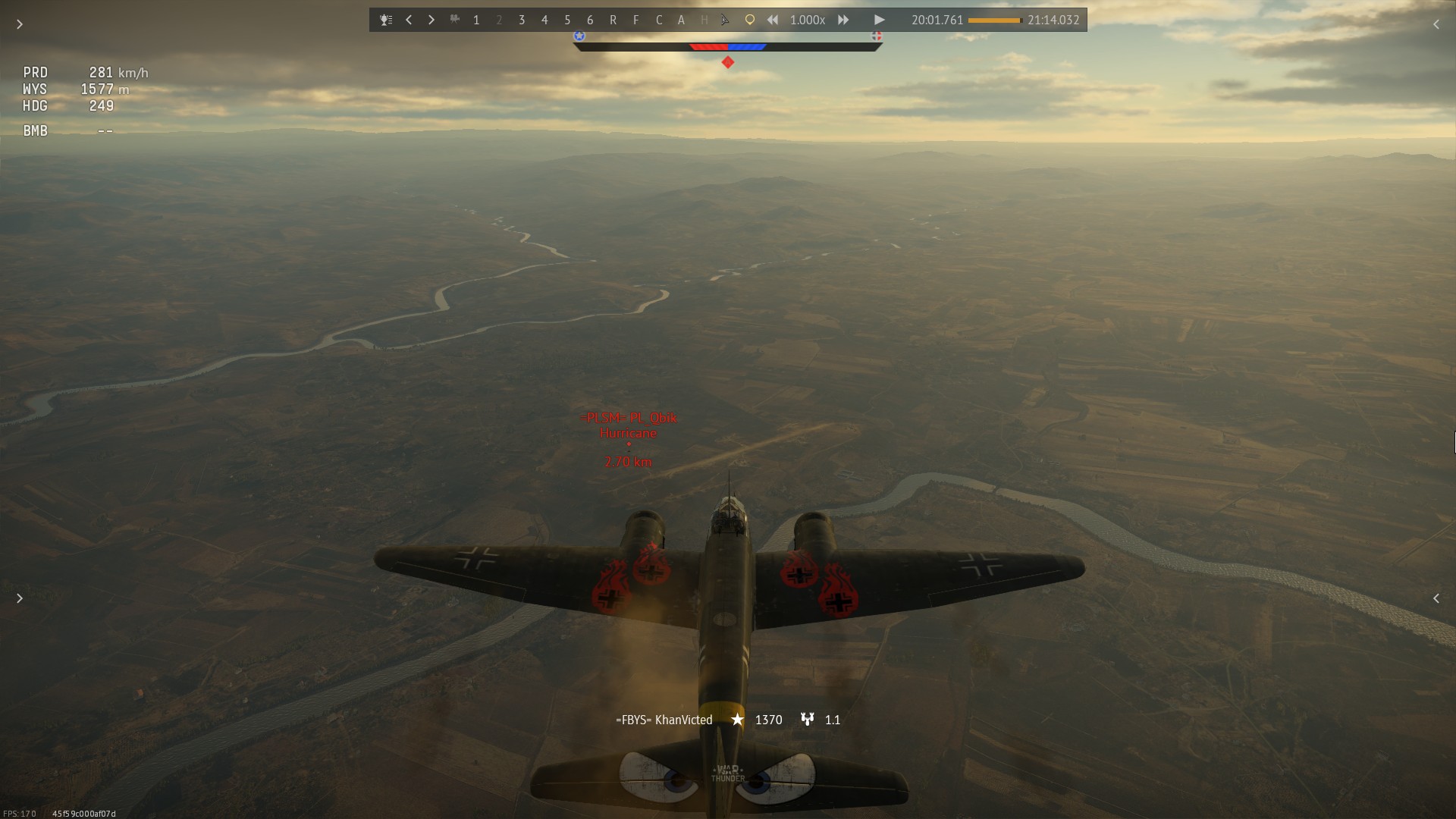Click the film camera icon
Viewport: 1456px width, 819px height.
point(455,20)
